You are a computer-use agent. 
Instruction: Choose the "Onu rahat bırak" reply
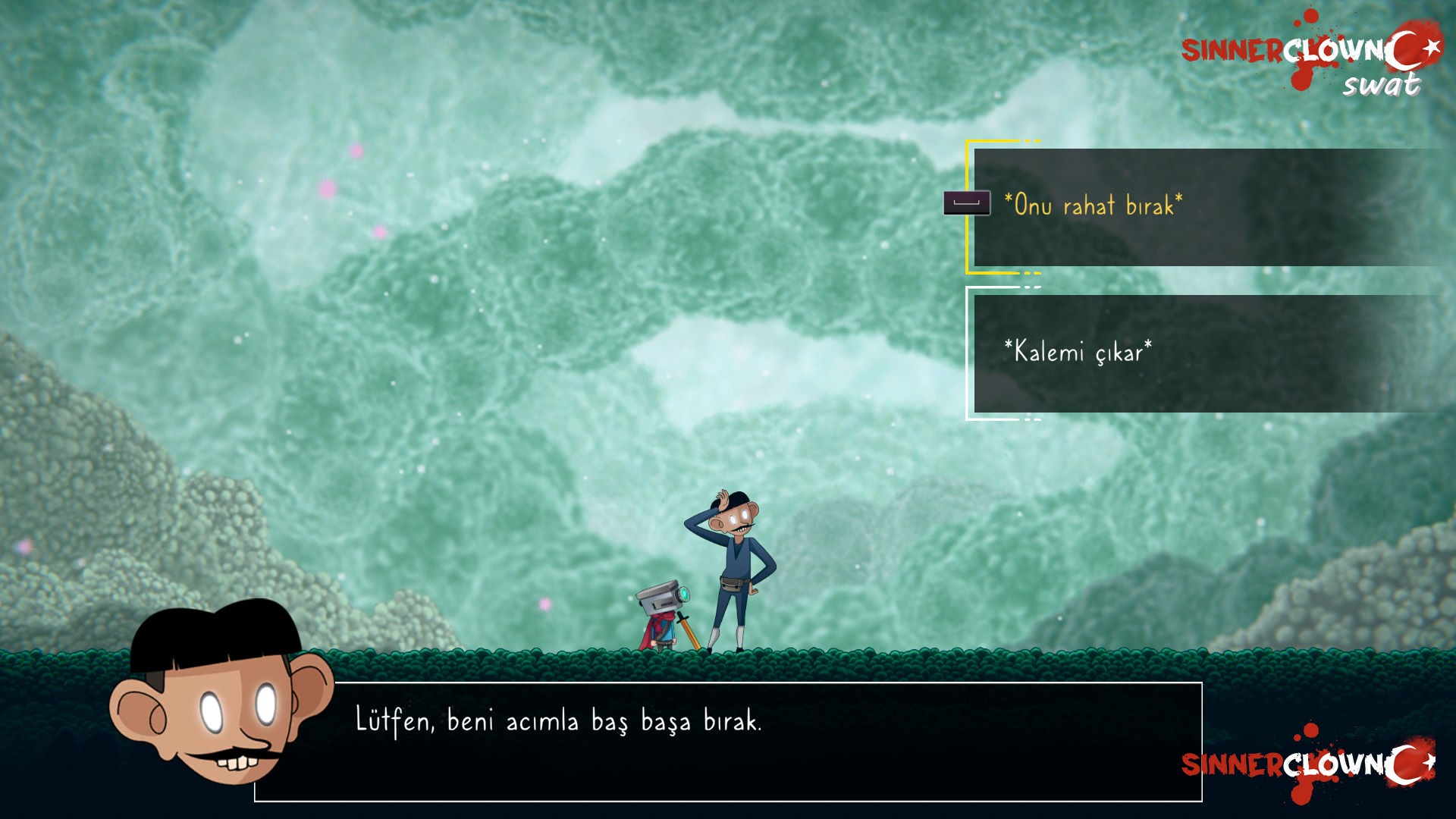(1092, 206)
